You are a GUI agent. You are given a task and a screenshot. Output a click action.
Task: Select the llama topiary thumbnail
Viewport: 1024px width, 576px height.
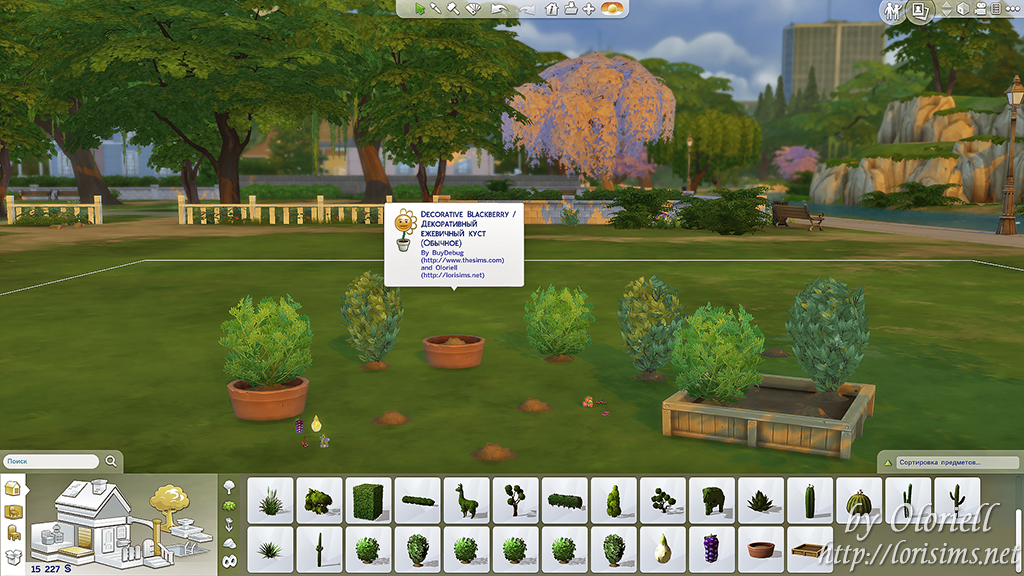466,500
